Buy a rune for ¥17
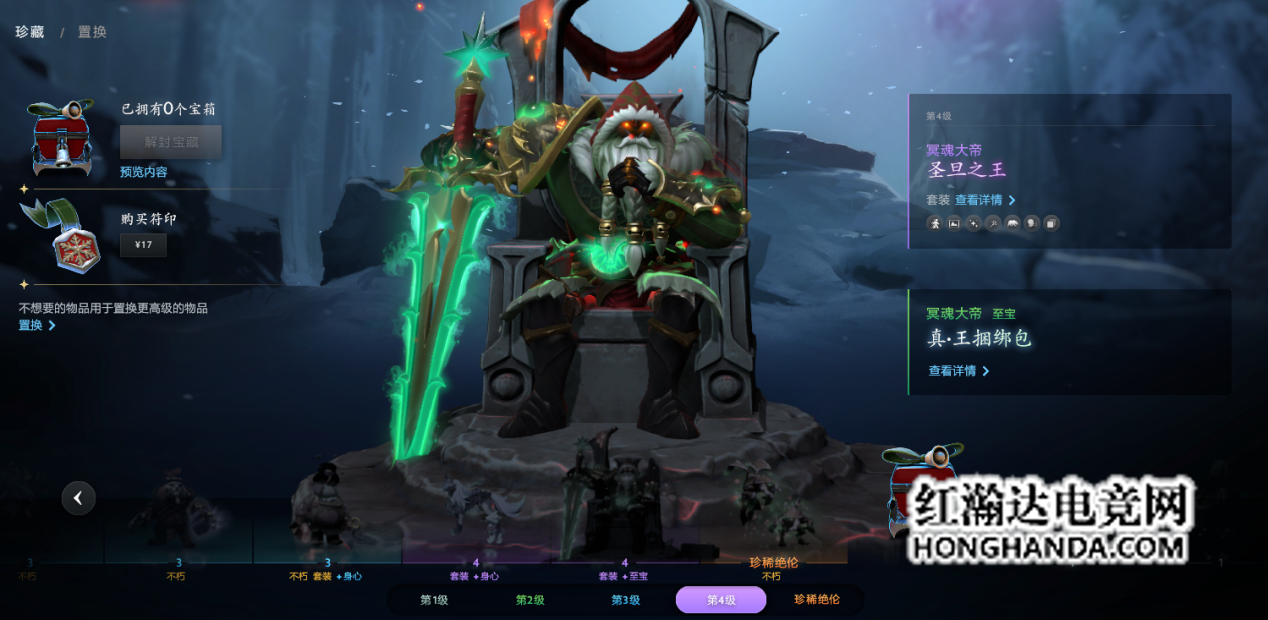Image resolution: width=1268 pixels, height=620 pixels. coord(143,245)
